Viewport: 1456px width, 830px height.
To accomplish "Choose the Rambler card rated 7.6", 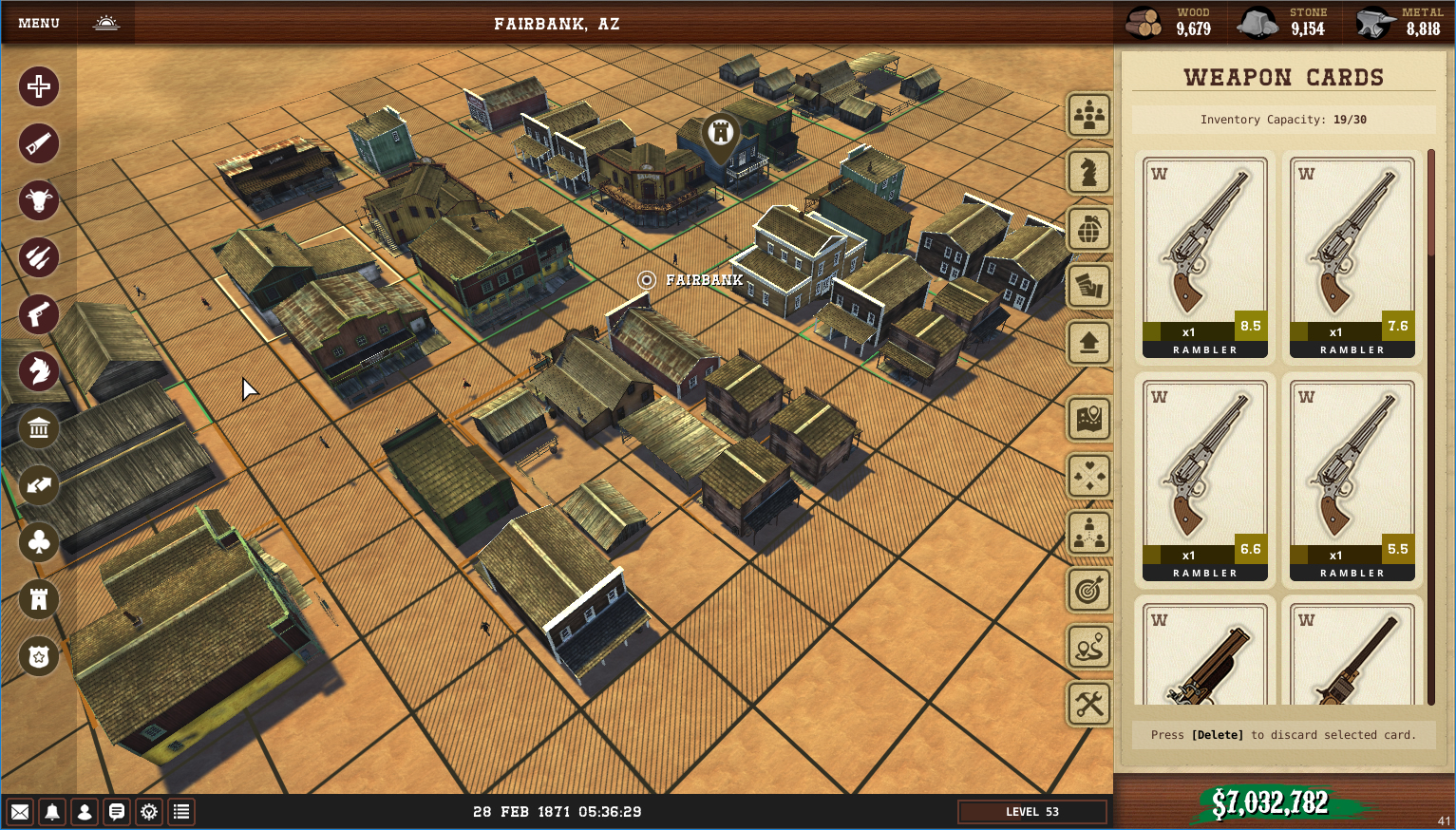I will click(1352, 257).
